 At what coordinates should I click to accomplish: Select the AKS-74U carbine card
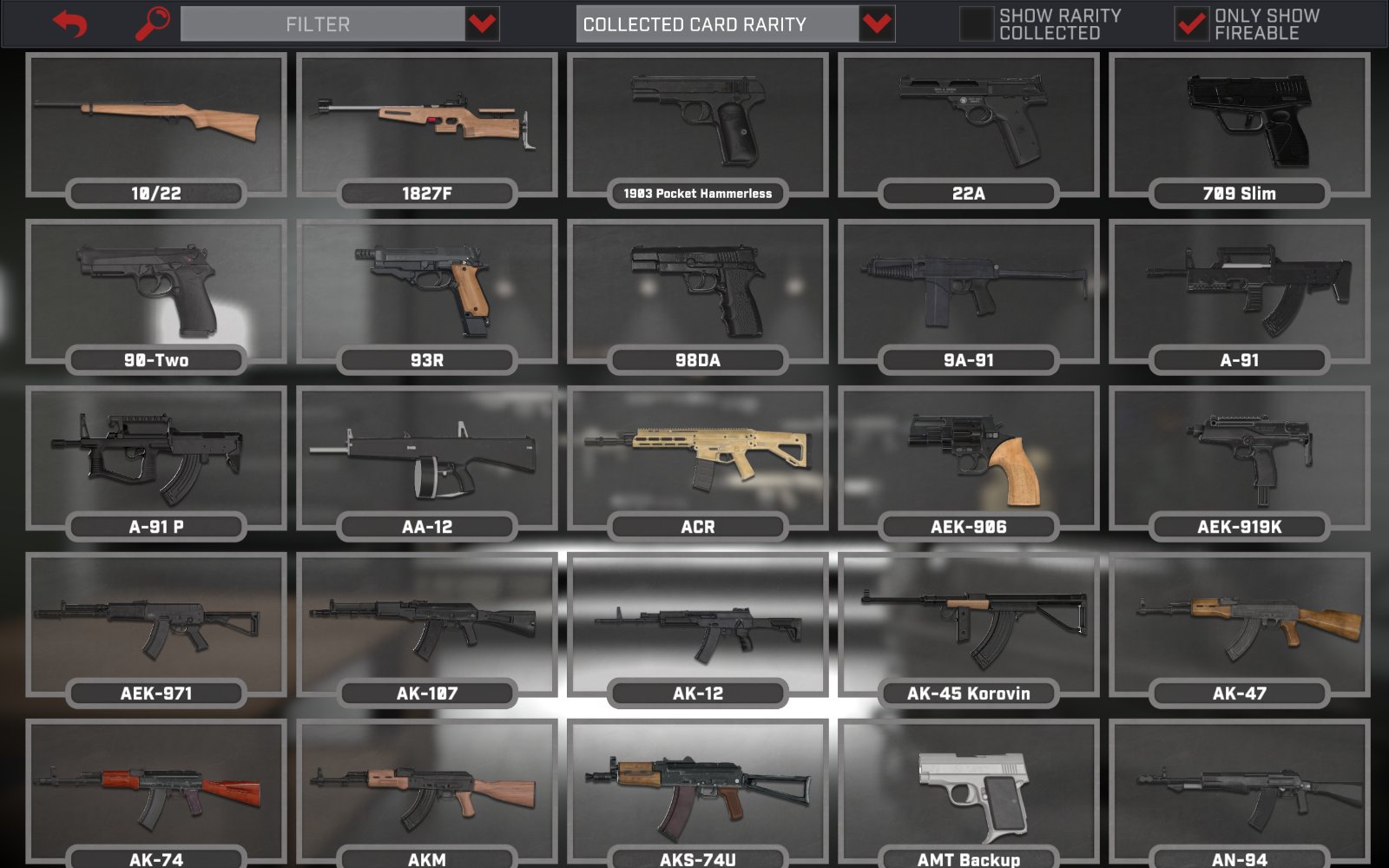[x=698, y=792]
